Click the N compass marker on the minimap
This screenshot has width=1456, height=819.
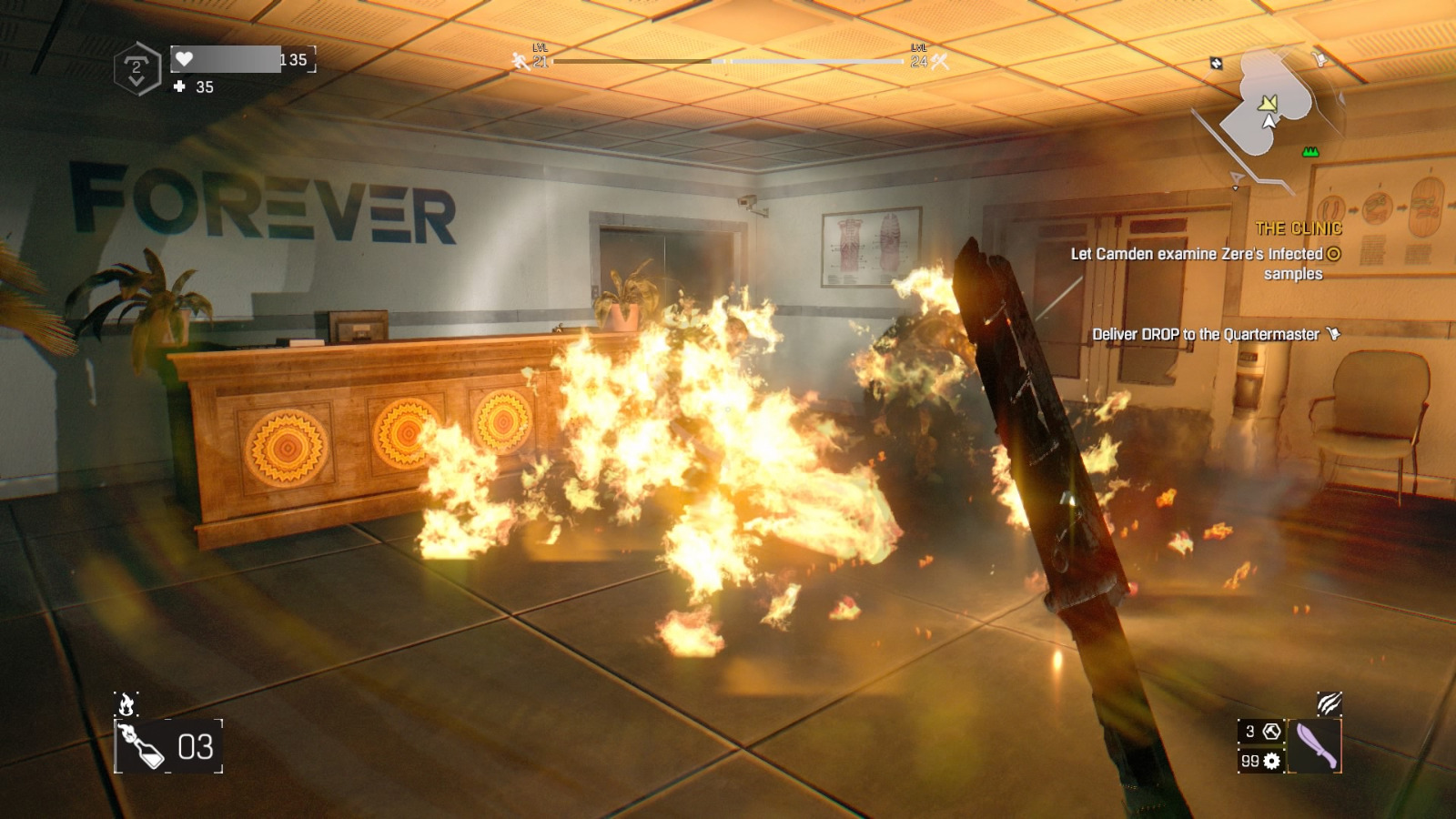coord(1216,63)
